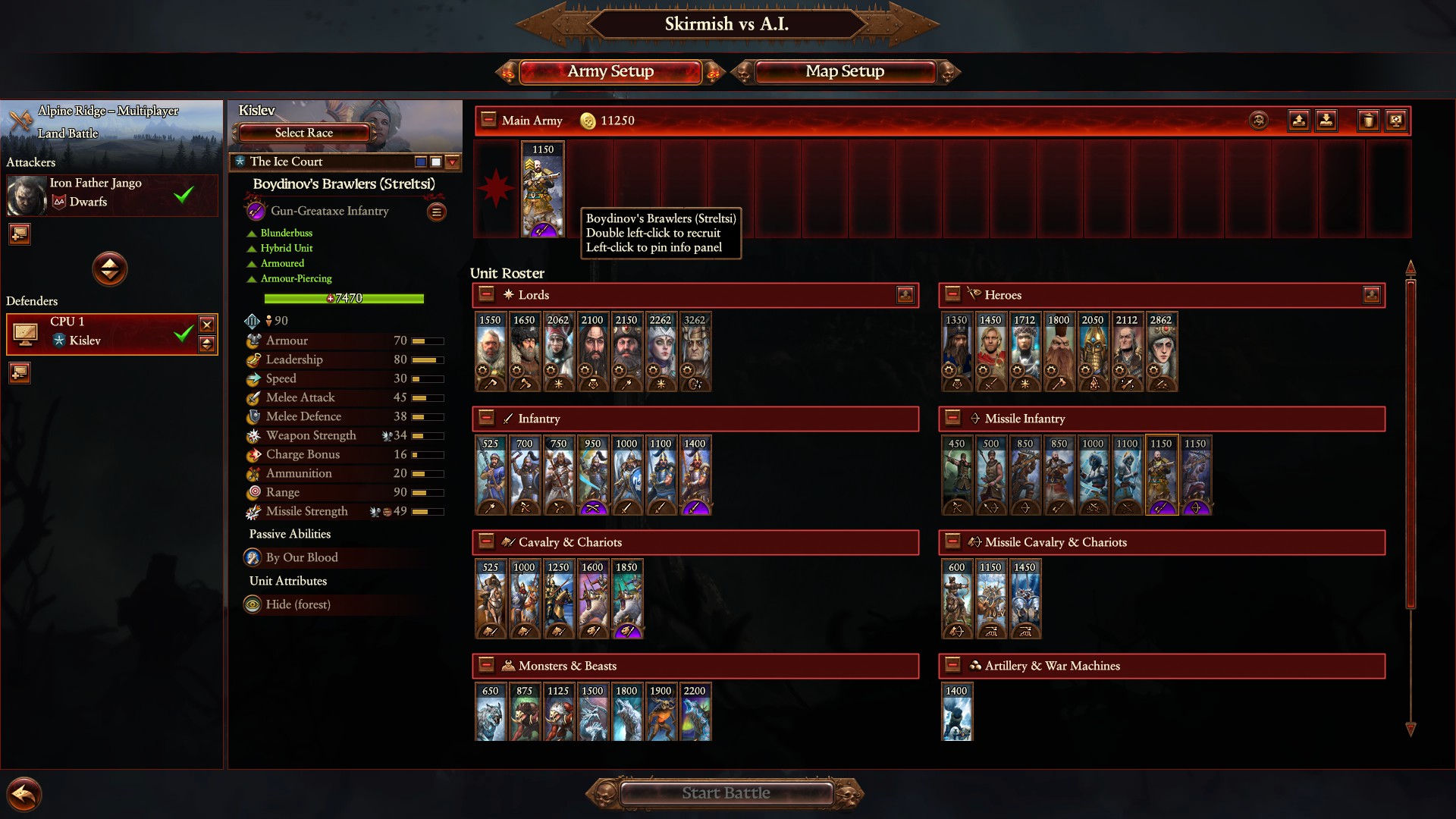
Task: Select the Boydinov's Brawlers card in Main Army
Action: pyautogui.click(x=543, y=190)
